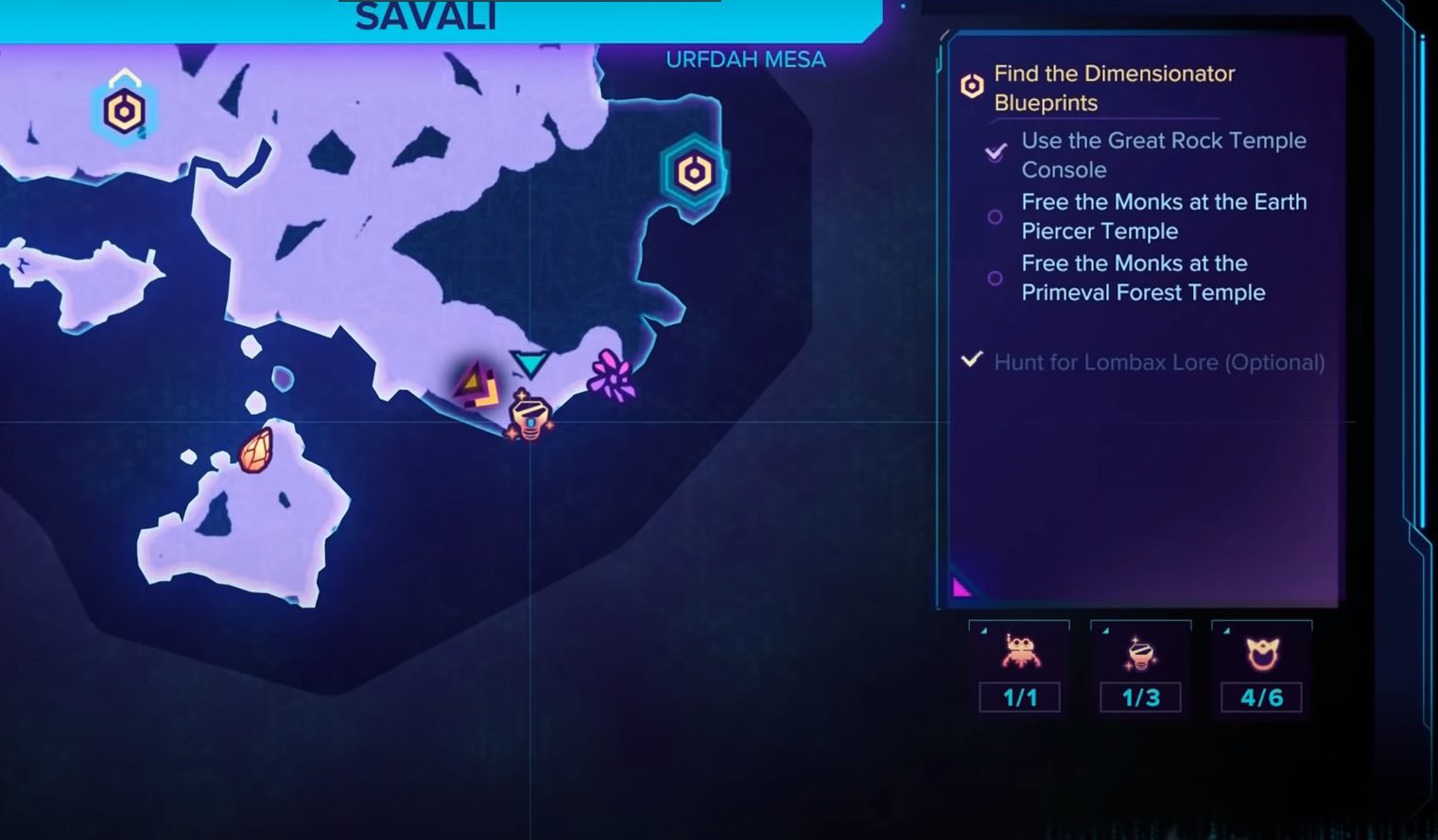This screenshot has height=840, width=1438.
Task: Select the cyan player arrow marker
Action: click(529, 361)
